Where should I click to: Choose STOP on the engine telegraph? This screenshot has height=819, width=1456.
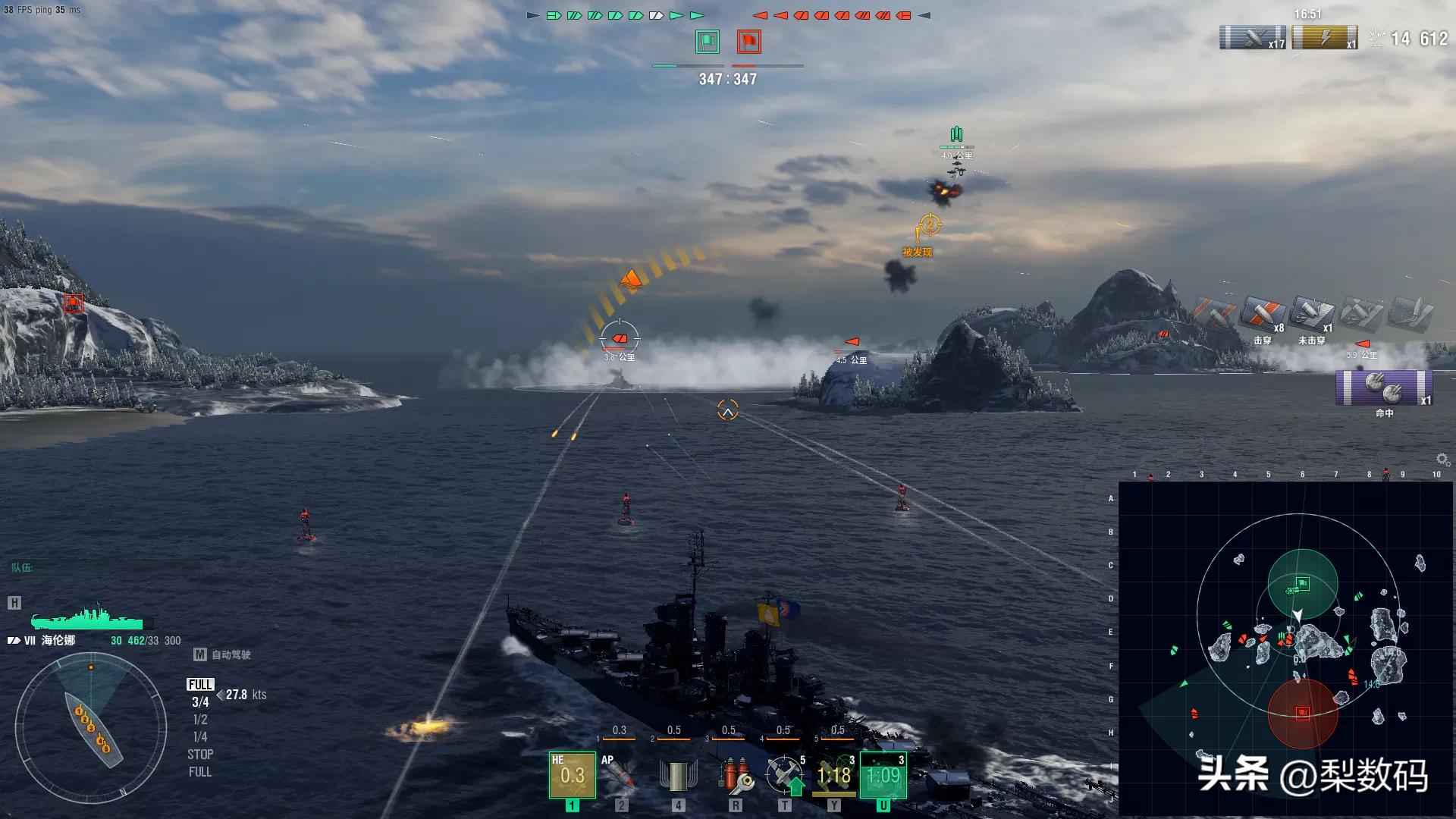200,755
